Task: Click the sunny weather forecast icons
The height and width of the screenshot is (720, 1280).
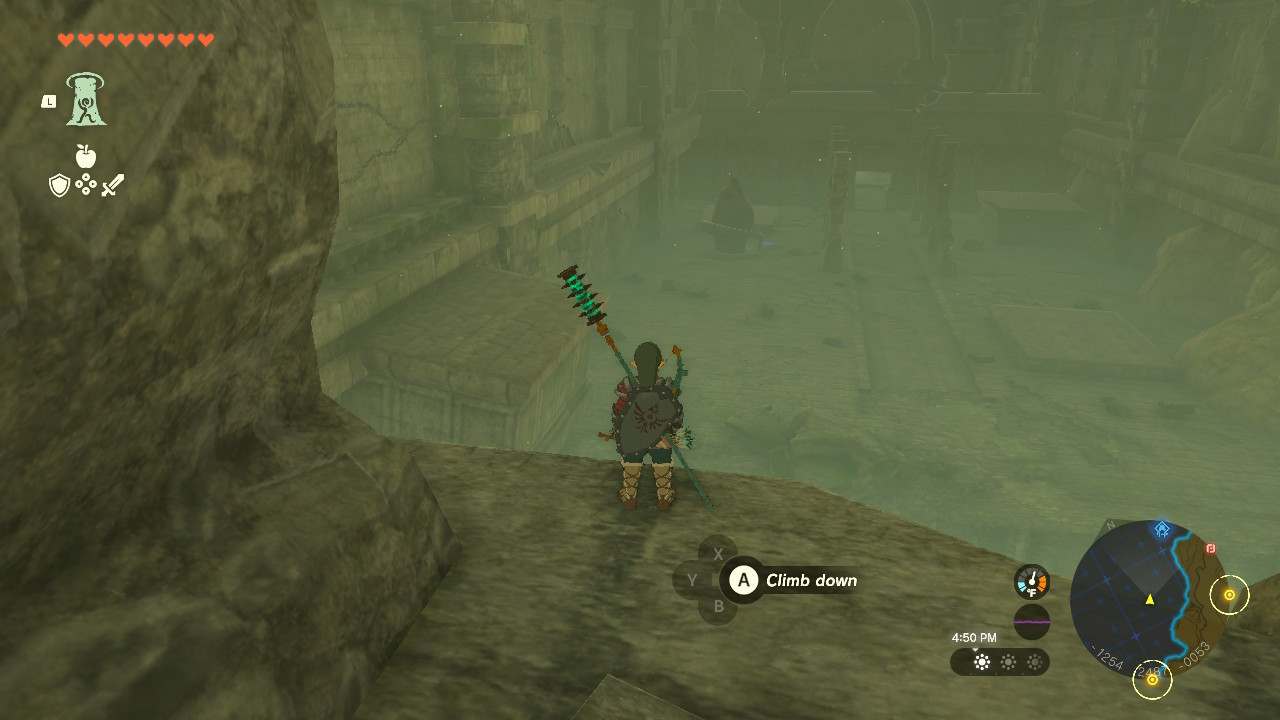Action: click(1008, 662)
